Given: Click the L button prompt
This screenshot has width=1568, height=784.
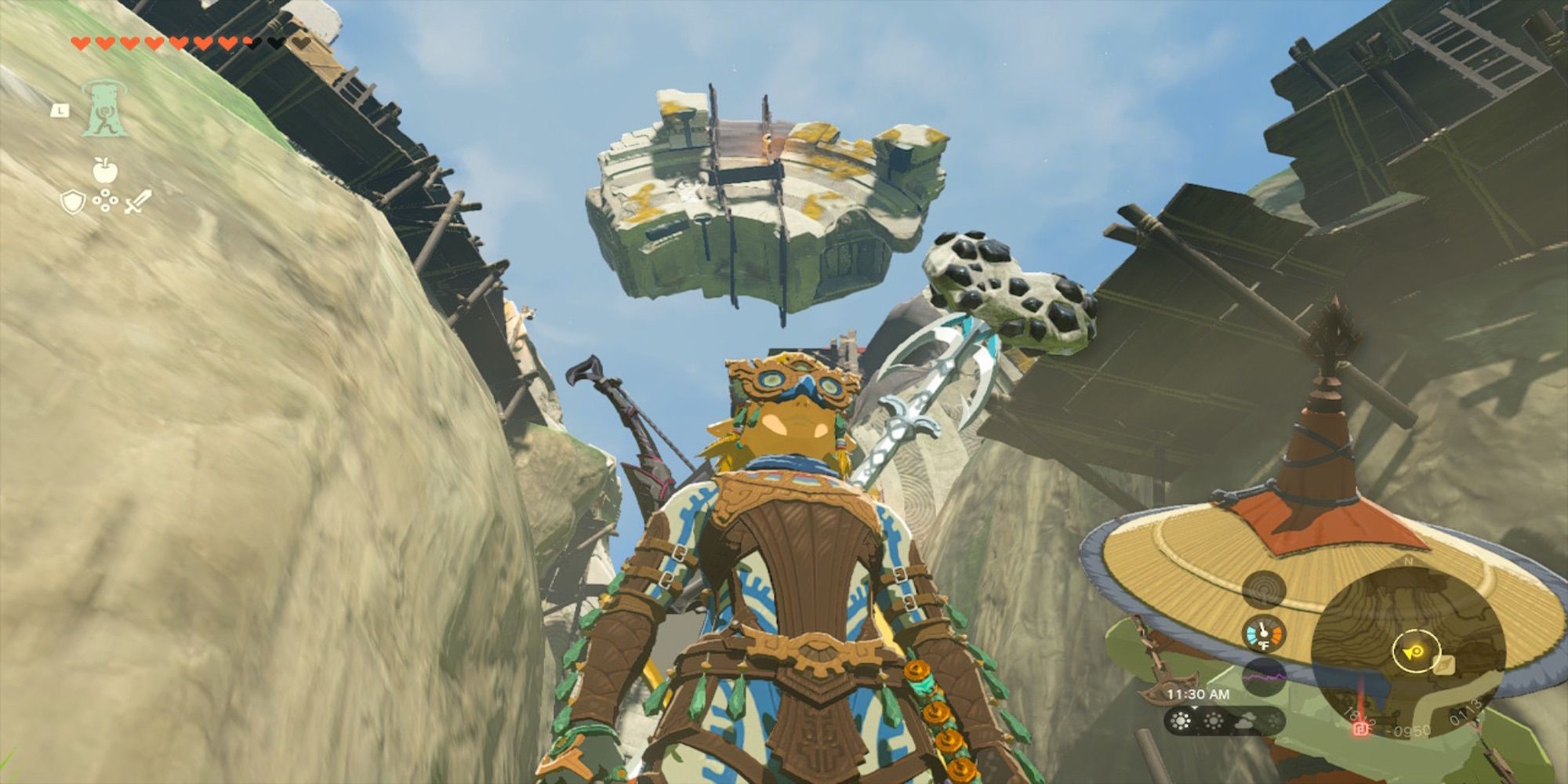Looking at the screenshot, I should click(x=60, y=111).
